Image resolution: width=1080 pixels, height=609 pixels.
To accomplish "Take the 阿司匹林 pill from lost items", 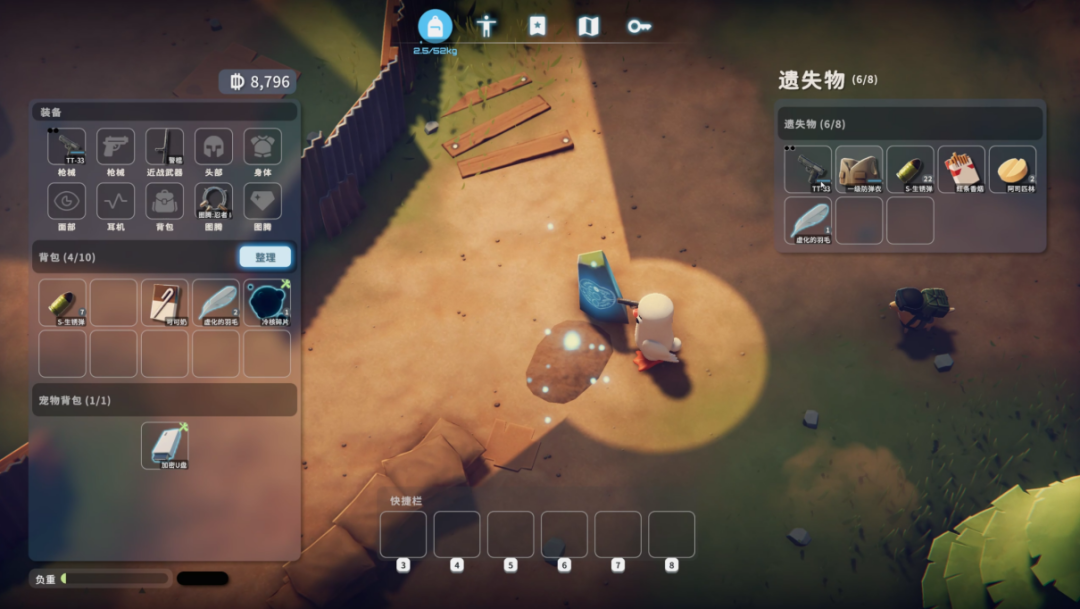I will (1012, 169).
